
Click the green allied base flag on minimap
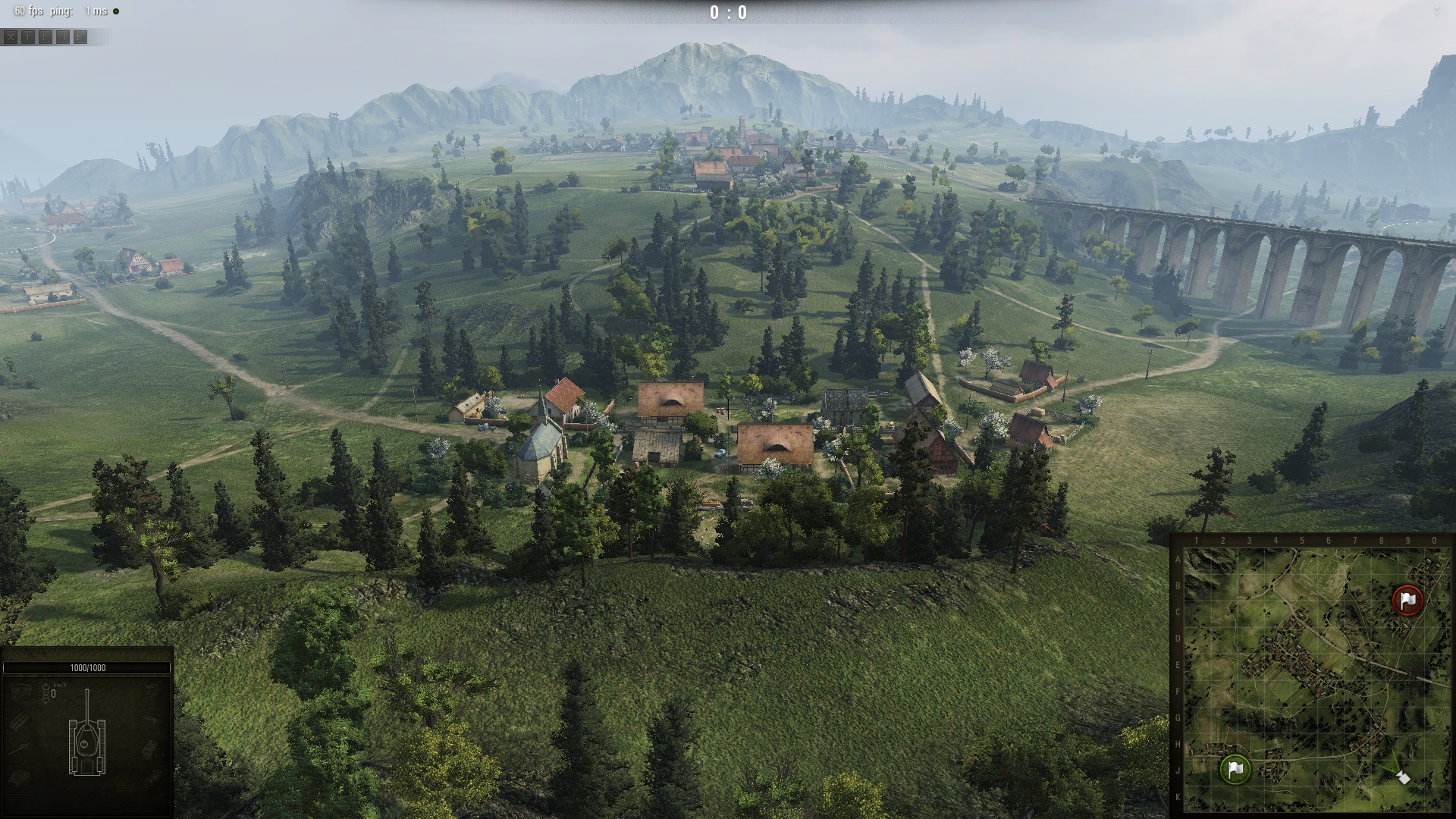click(x=1235, y=769)
